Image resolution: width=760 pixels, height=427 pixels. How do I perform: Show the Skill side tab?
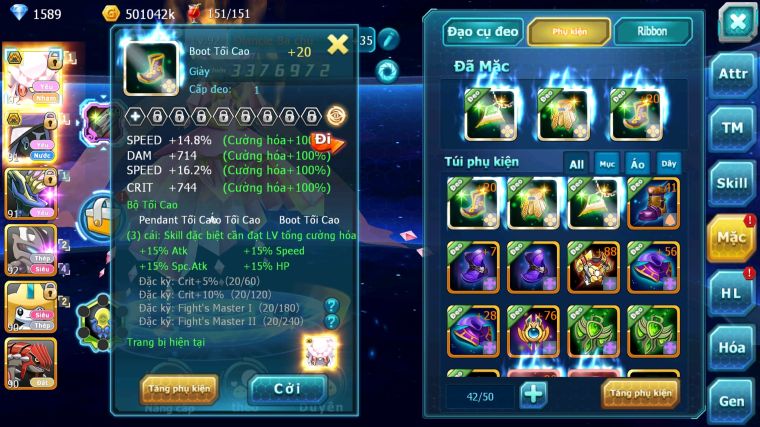pyautogui.click(x=733, y=182)
